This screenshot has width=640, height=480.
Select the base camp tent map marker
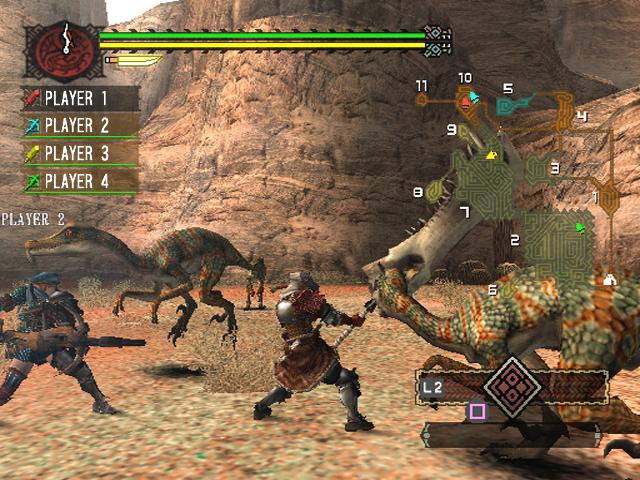609,281
